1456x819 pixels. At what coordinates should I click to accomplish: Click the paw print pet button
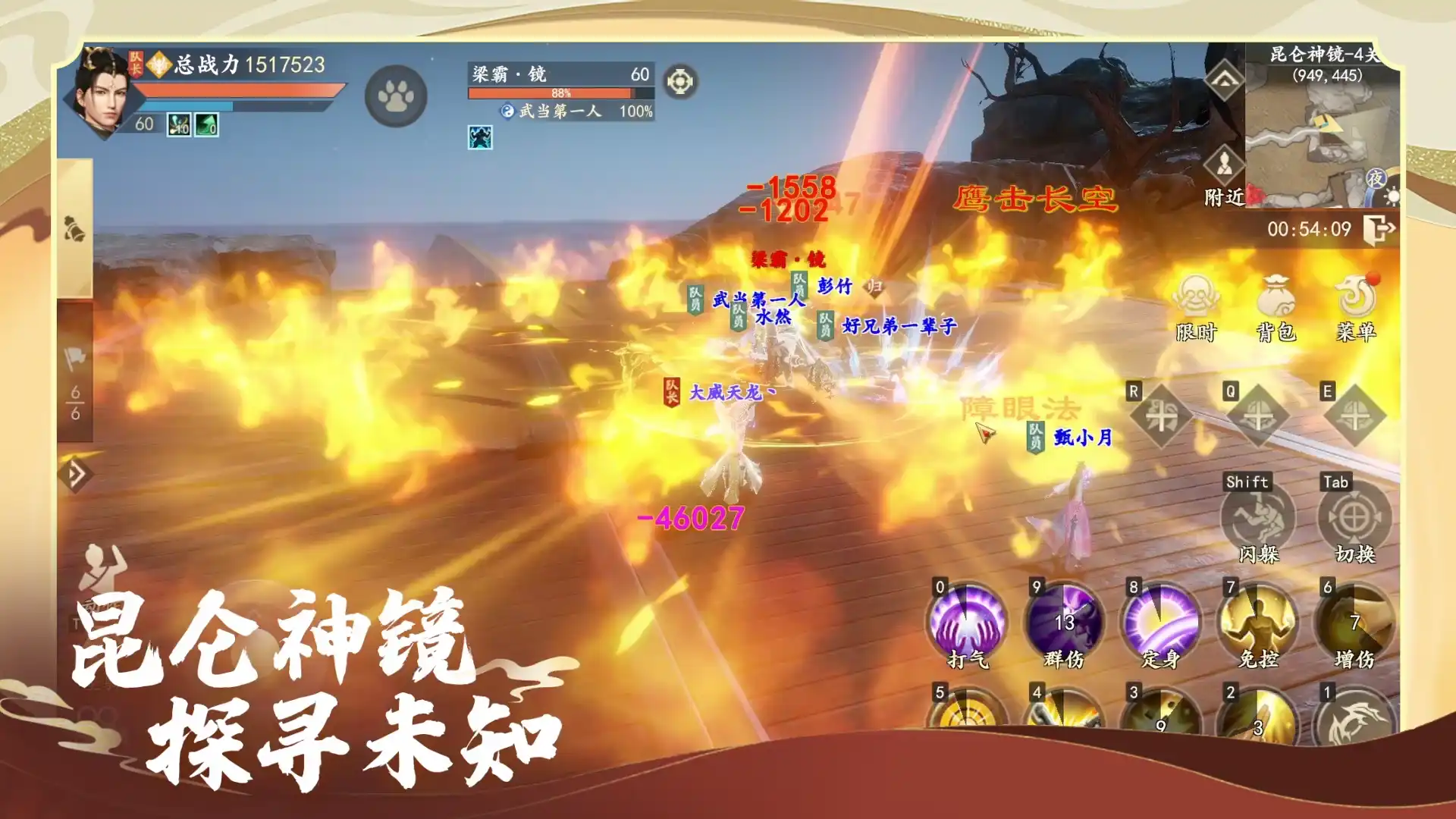coord(396,96)
